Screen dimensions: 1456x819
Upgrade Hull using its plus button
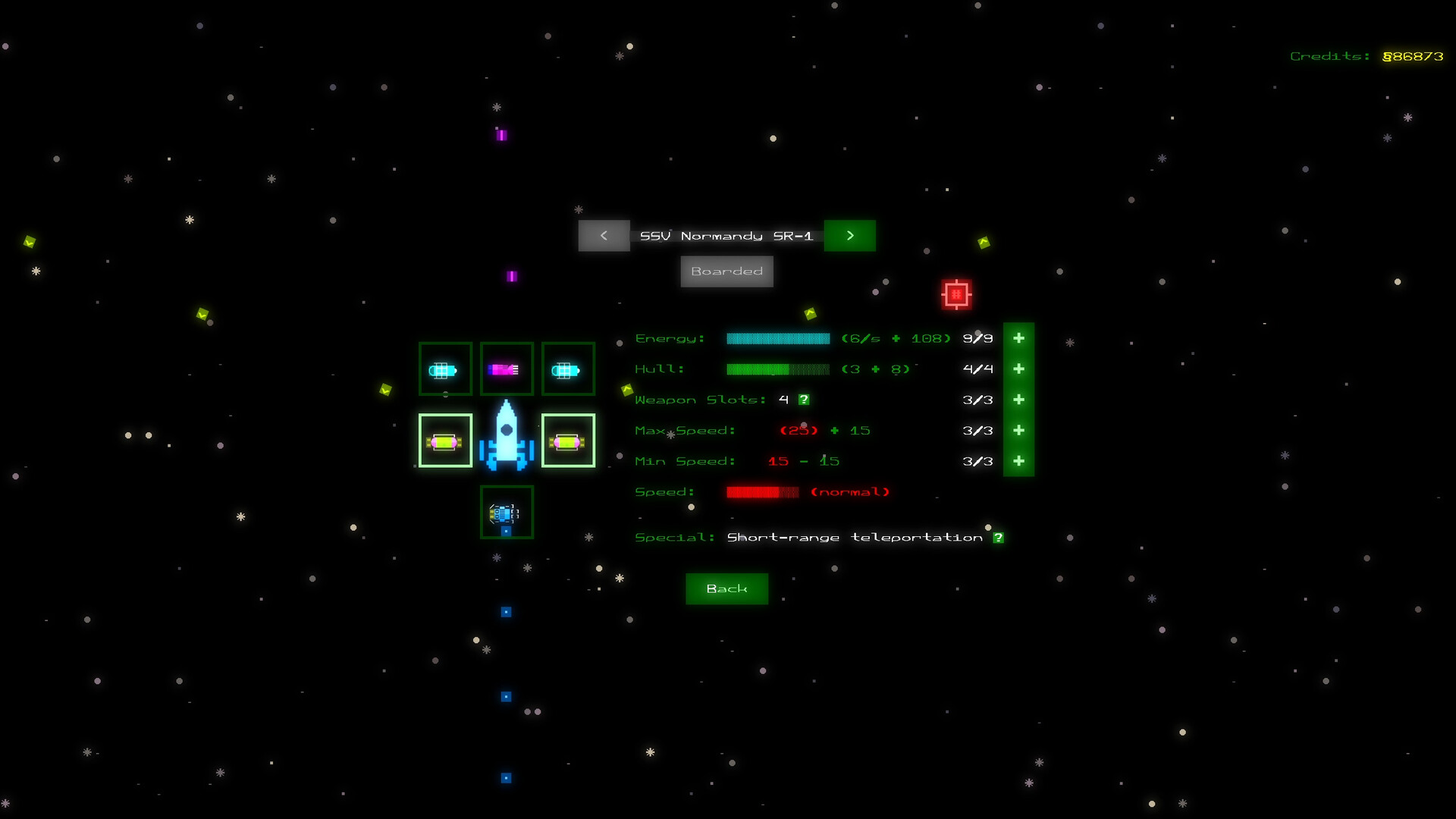1019,369
